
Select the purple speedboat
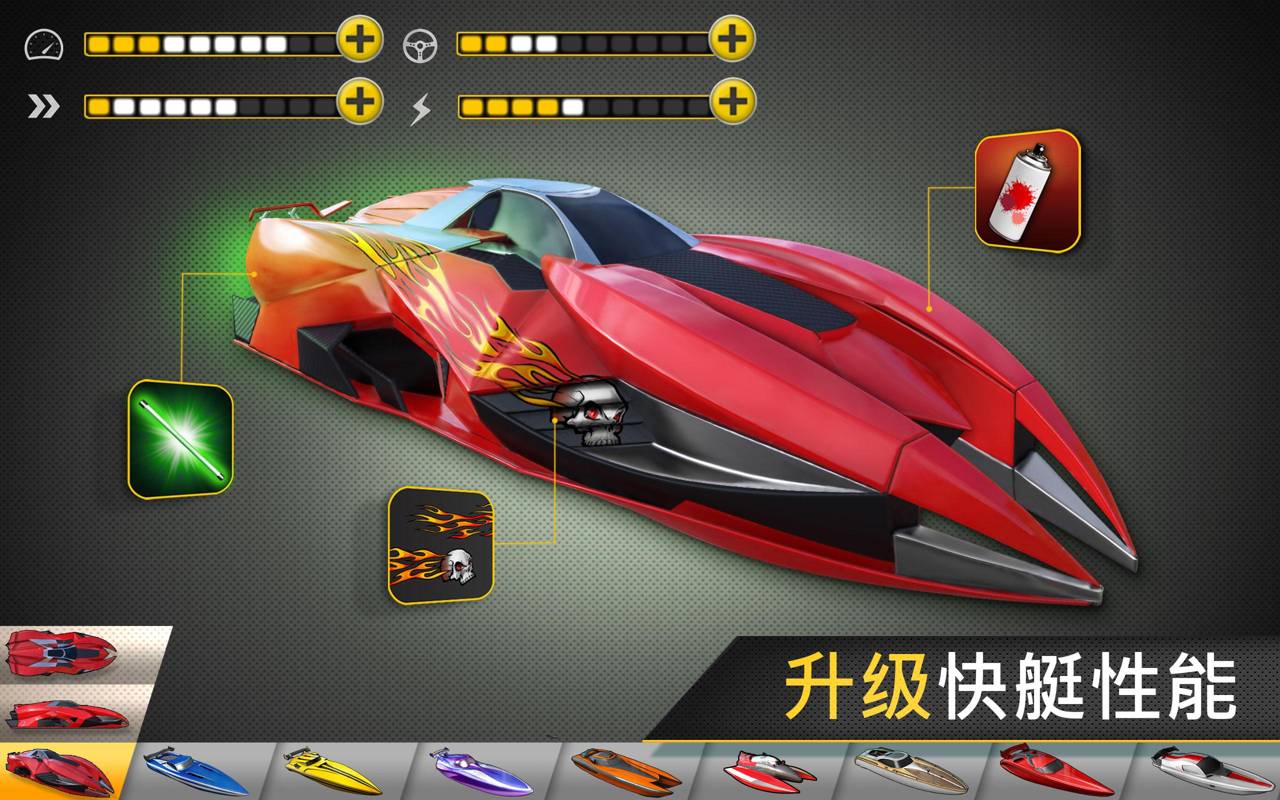click(478, 772)
